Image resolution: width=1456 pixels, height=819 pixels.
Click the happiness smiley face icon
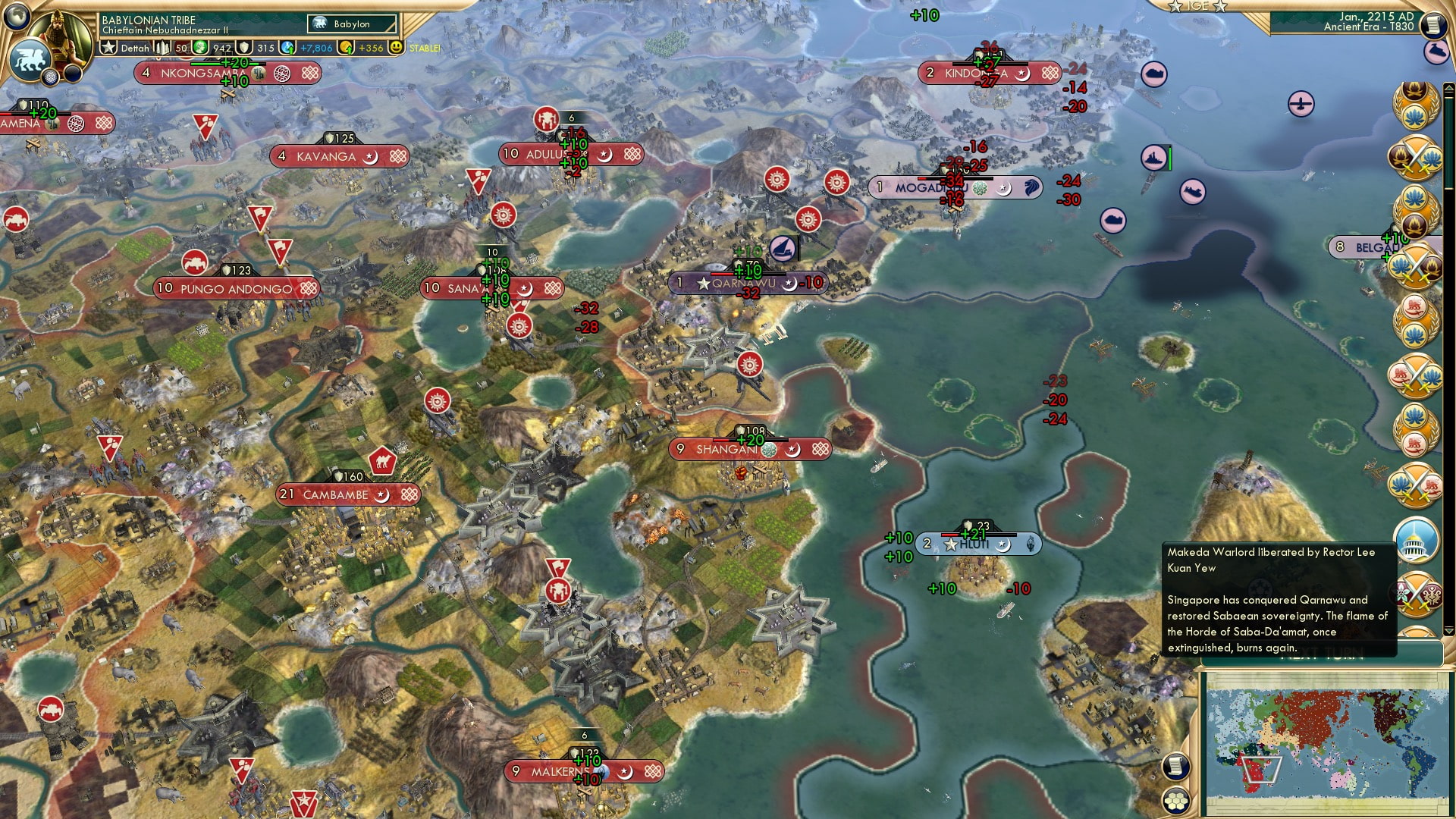(x=397, y=48)
